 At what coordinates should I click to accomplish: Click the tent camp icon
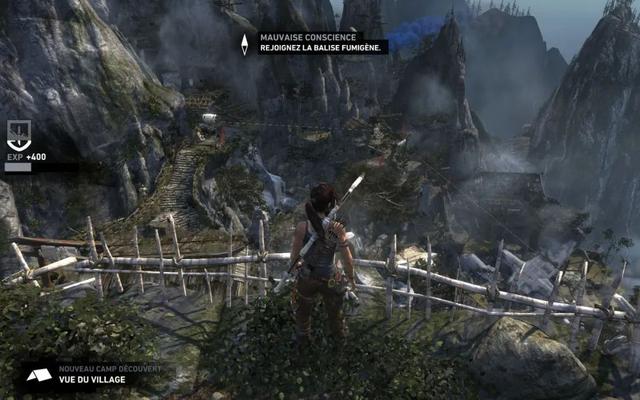39,375
